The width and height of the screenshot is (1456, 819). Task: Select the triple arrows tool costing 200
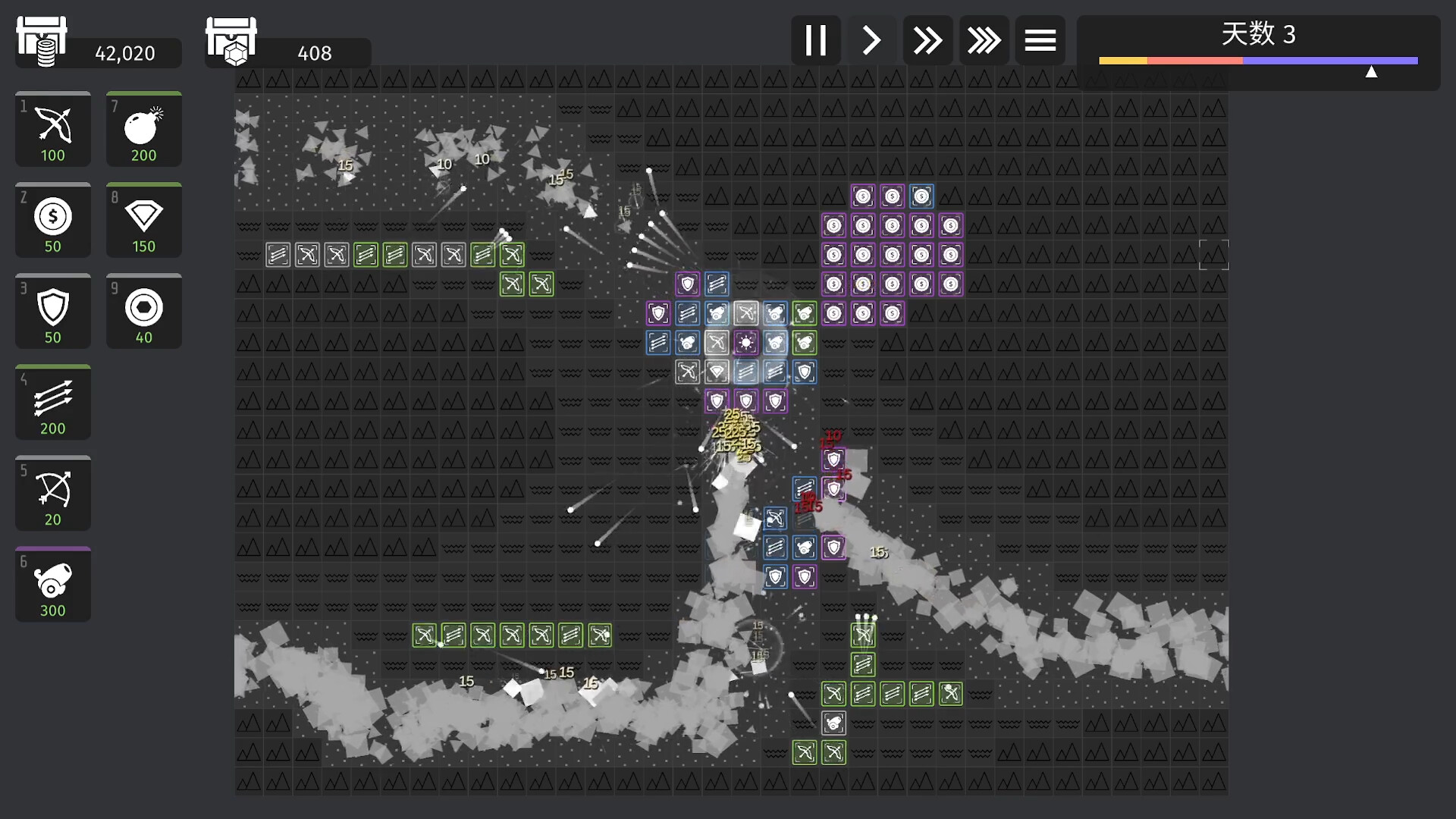point(52,402)
